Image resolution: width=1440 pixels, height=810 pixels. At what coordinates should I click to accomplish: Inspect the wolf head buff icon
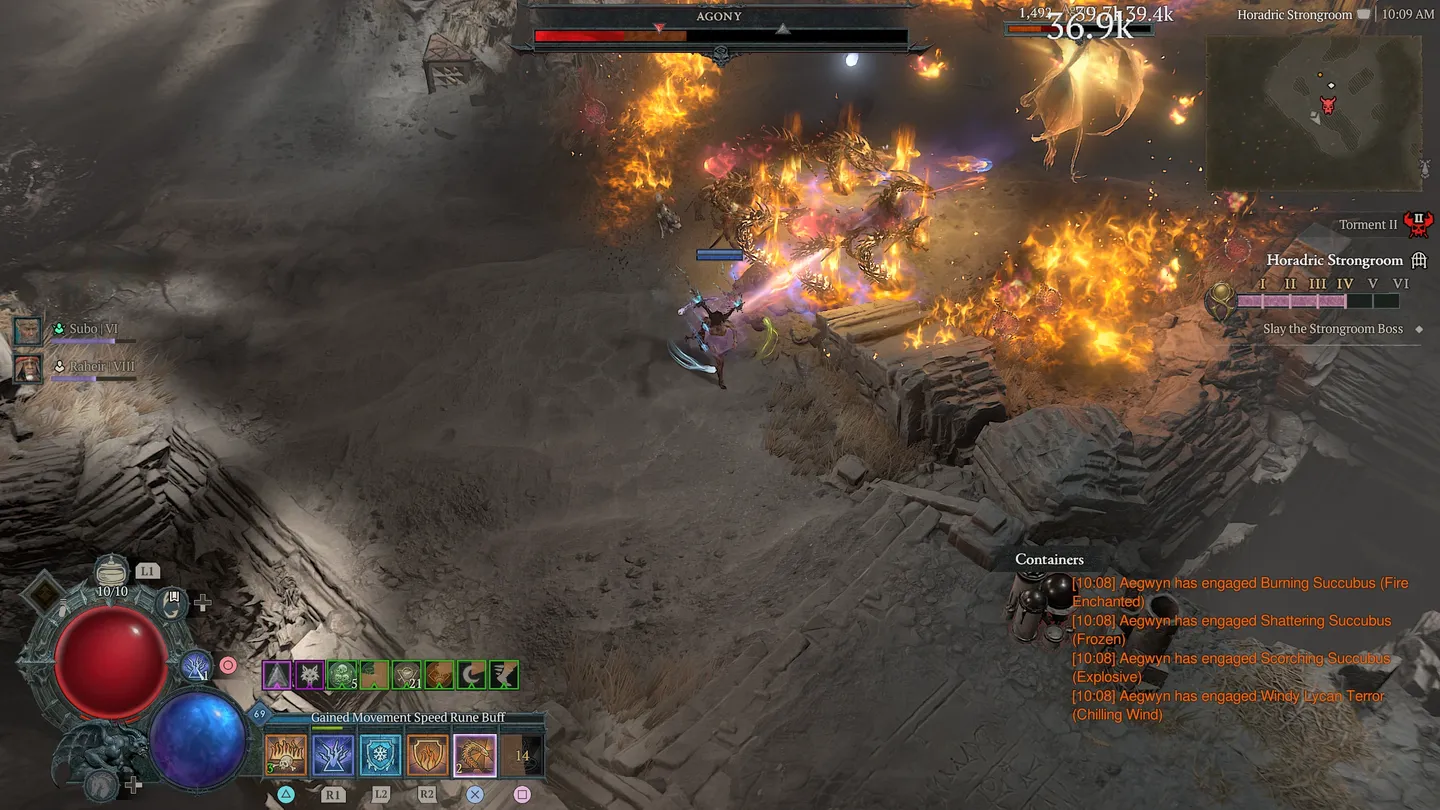309,675
